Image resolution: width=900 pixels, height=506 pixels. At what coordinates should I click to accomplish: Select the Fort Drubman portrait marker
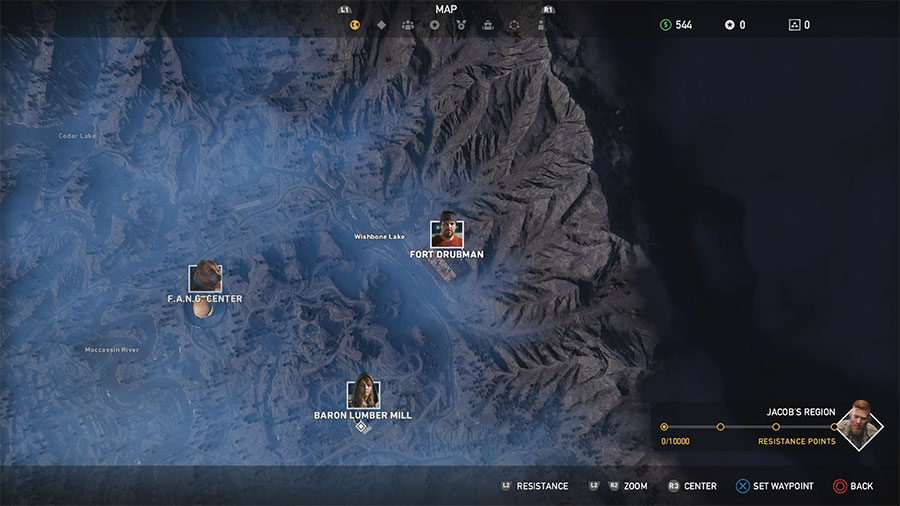tap(446, 234)
